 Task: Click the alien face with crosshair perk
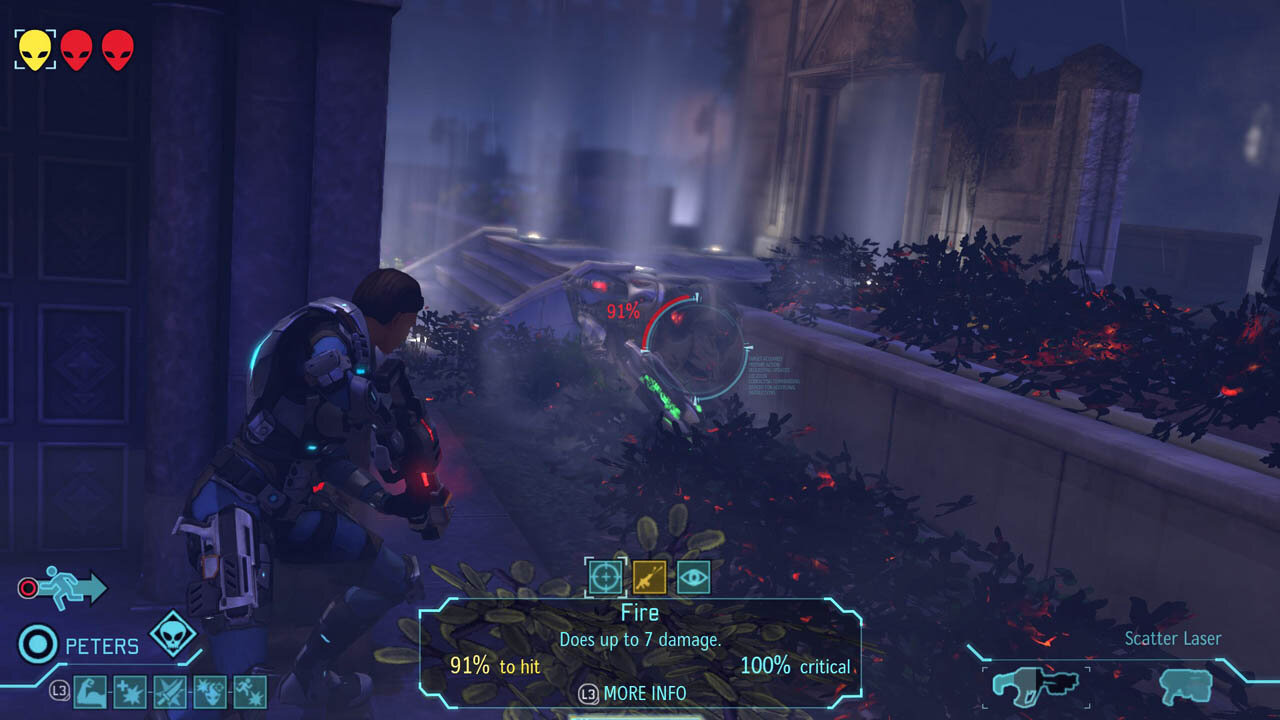point(210,691)
